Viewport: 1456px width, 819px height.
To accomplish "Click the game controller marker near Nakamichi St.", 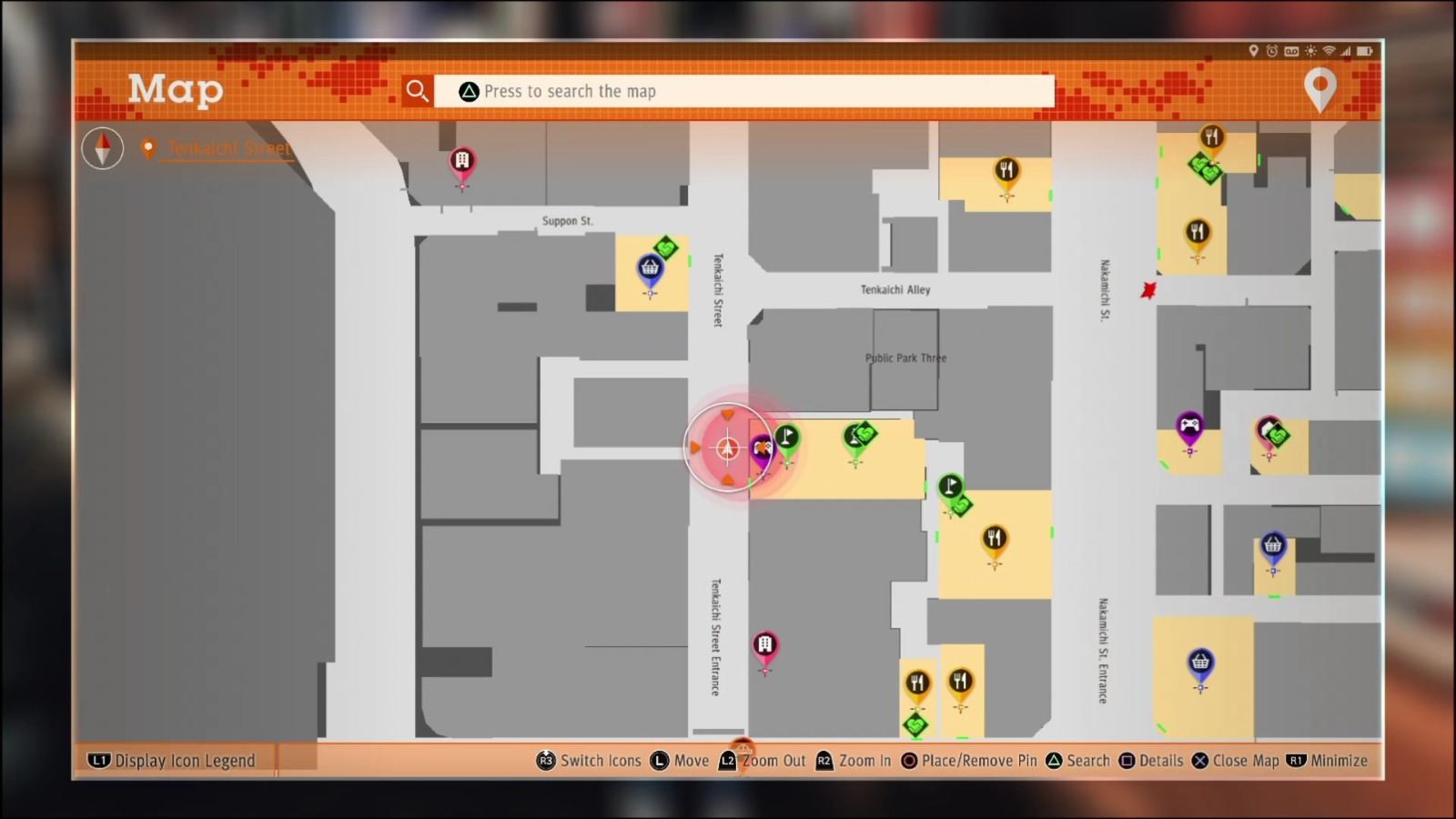I will pyautogui.click(x=1190, y=426).
